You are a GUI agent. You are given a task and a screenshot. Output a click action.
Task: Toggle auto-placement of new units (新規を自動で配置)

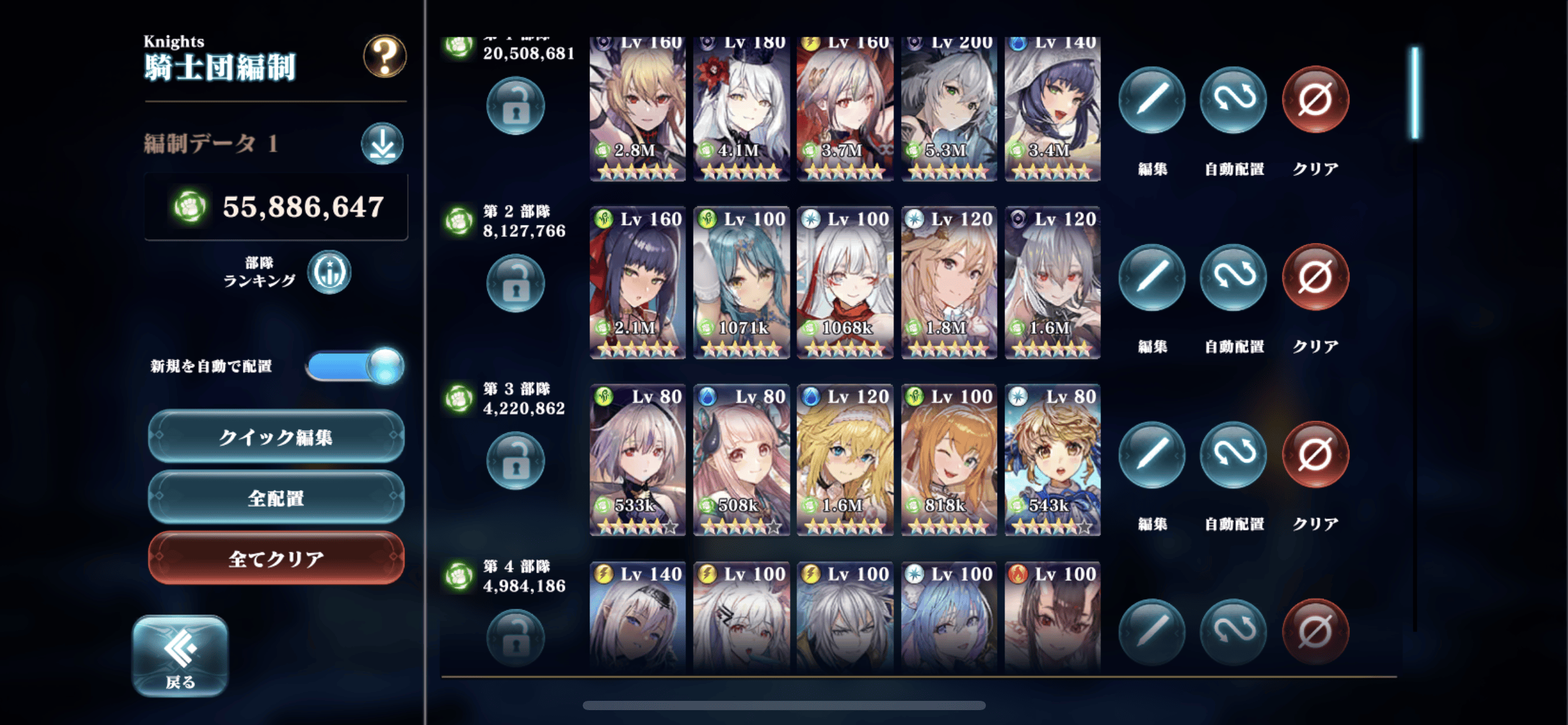coord(355,366)
